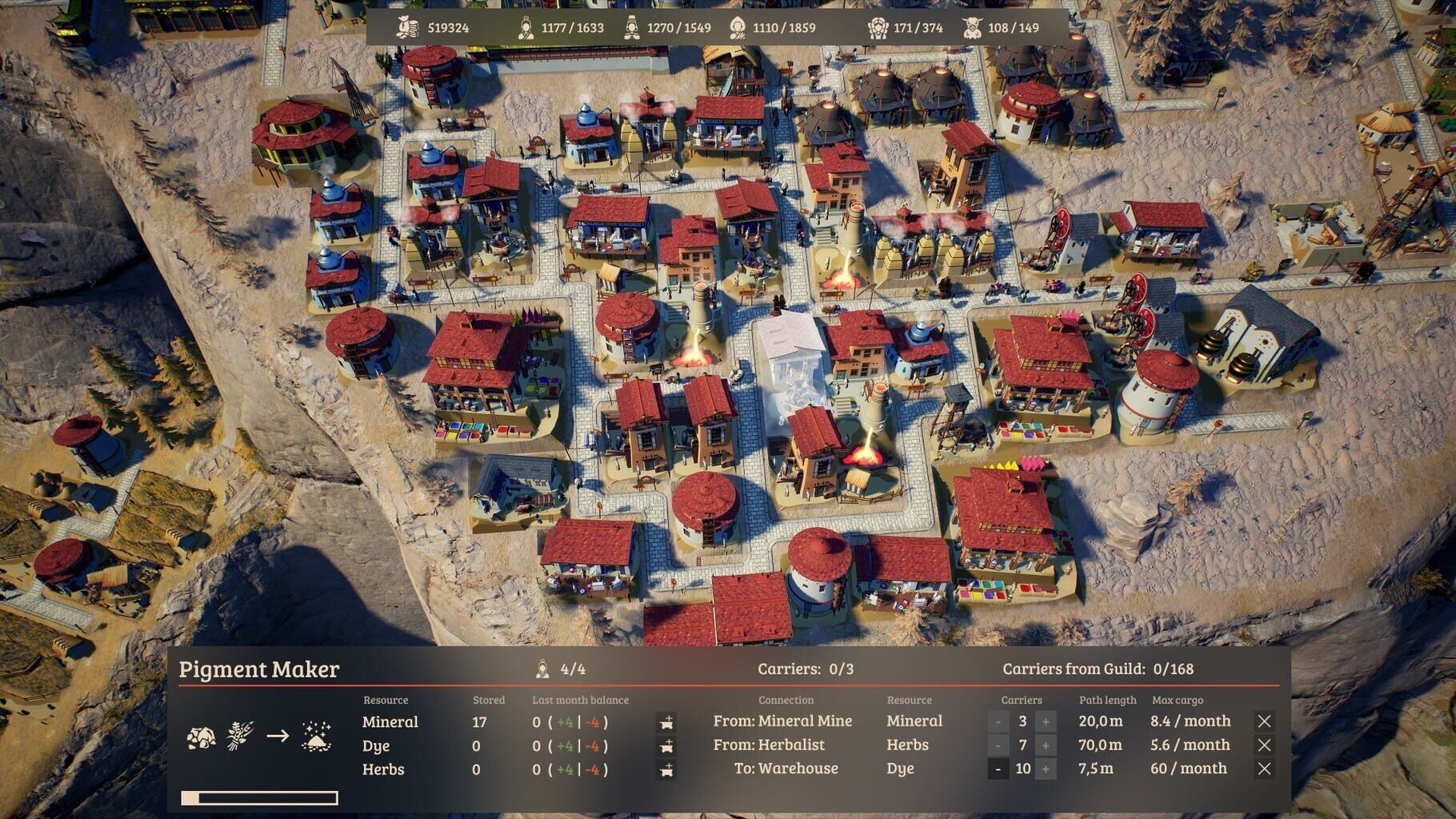Click the production progress bar at bottom left

click(x=258, y=797)
